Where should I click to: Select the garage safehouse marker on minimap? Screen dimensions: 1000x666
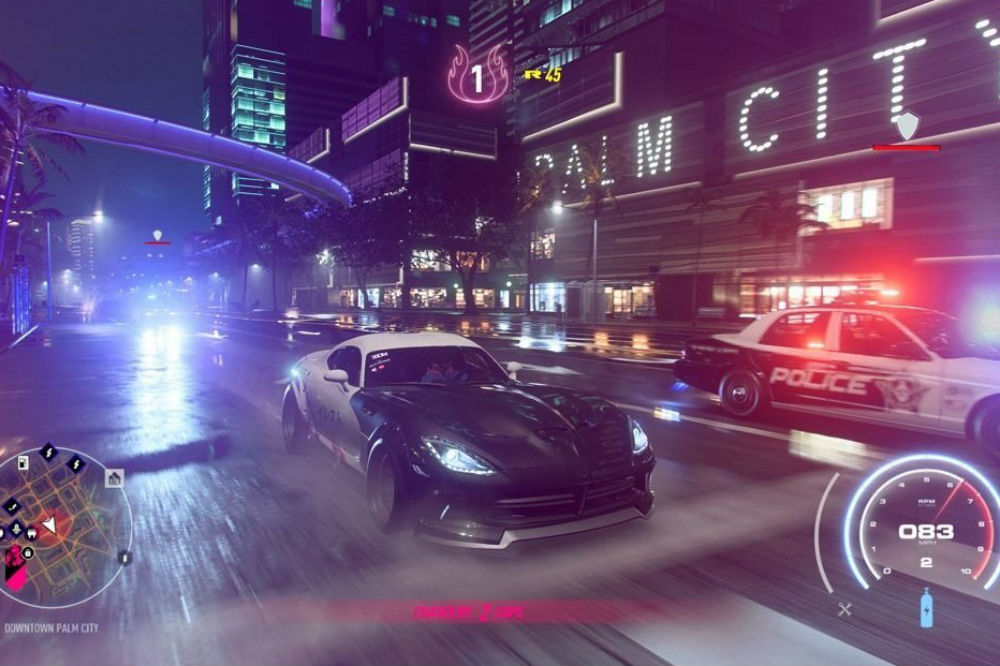click(114, 478)
